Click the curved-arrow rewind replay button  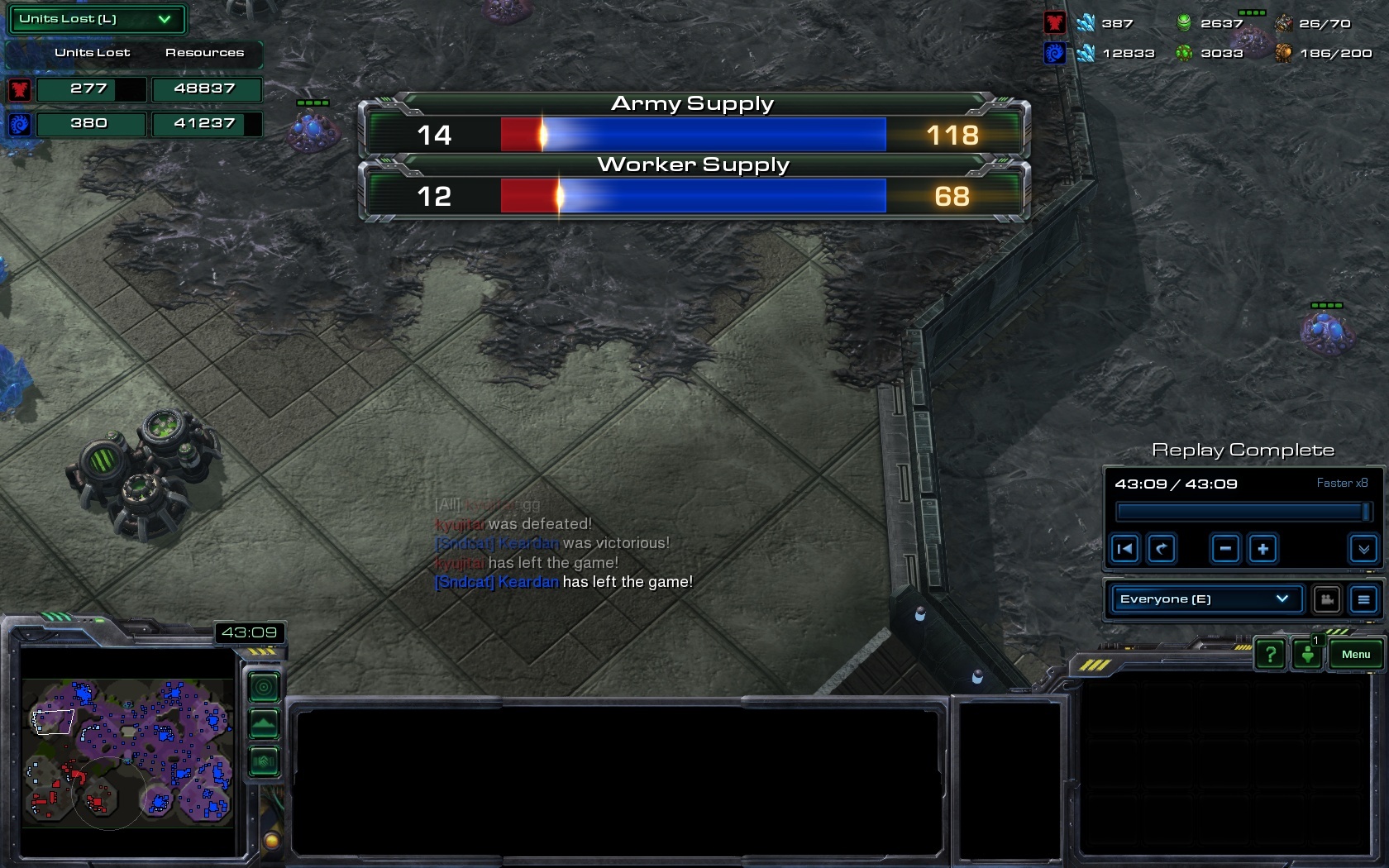point(1162,549)
